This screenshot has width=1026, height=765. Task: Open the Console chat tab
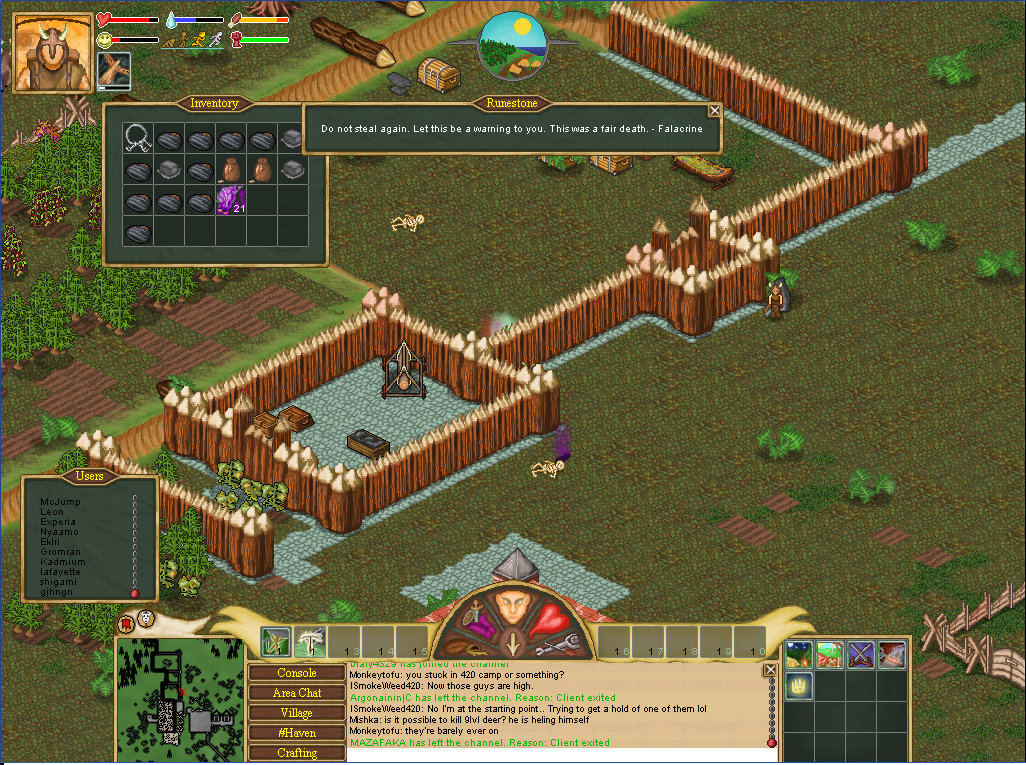point(296,673)
